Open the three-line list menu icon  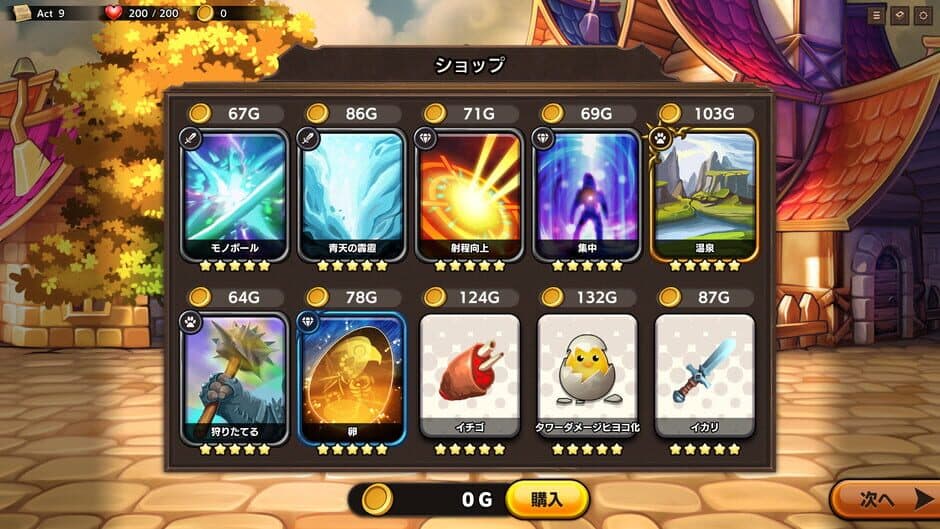pos(876,15)
